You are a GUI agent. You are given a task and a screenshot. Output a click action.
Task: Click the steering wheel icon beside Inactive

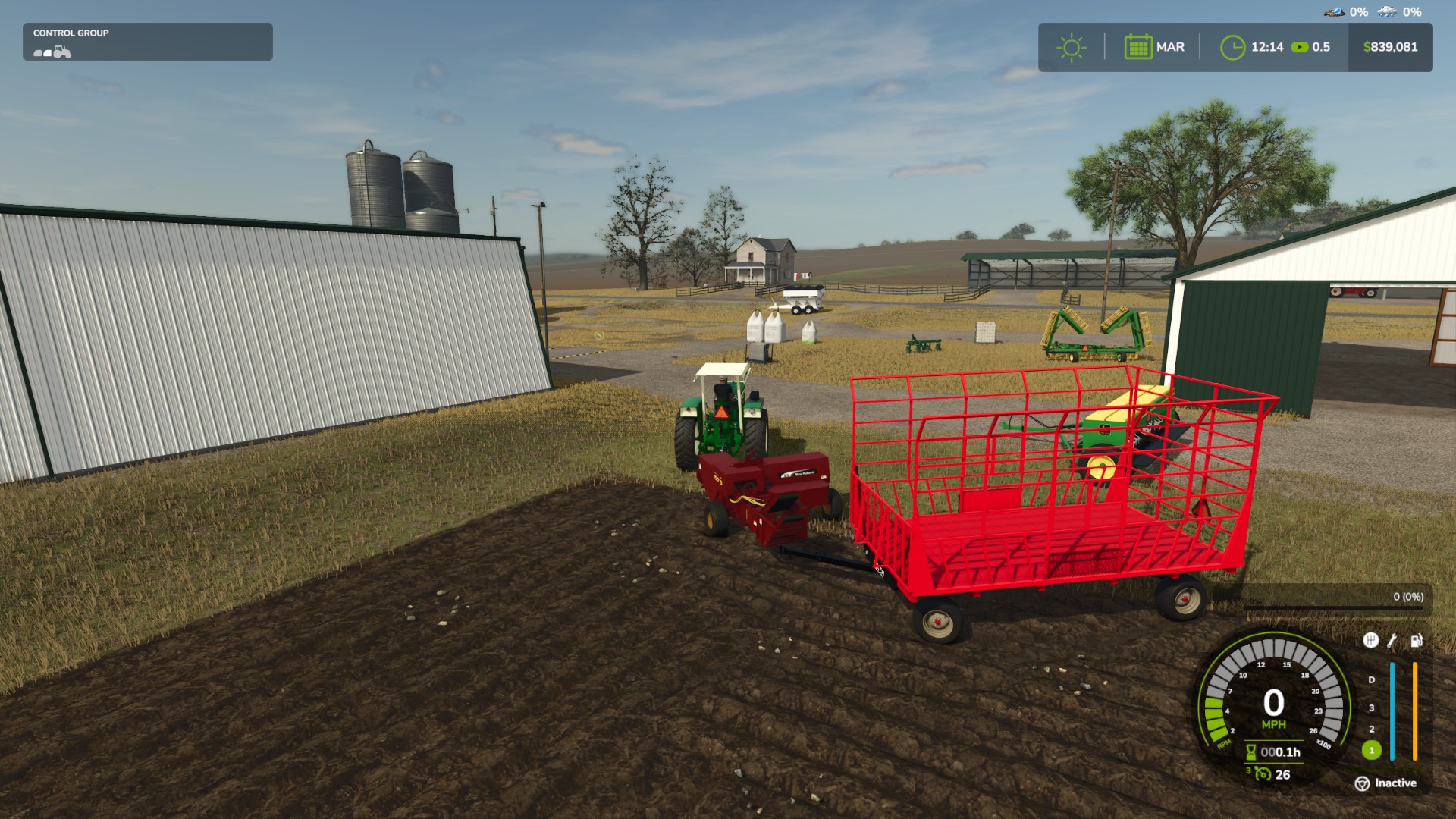click(1362, 782)
